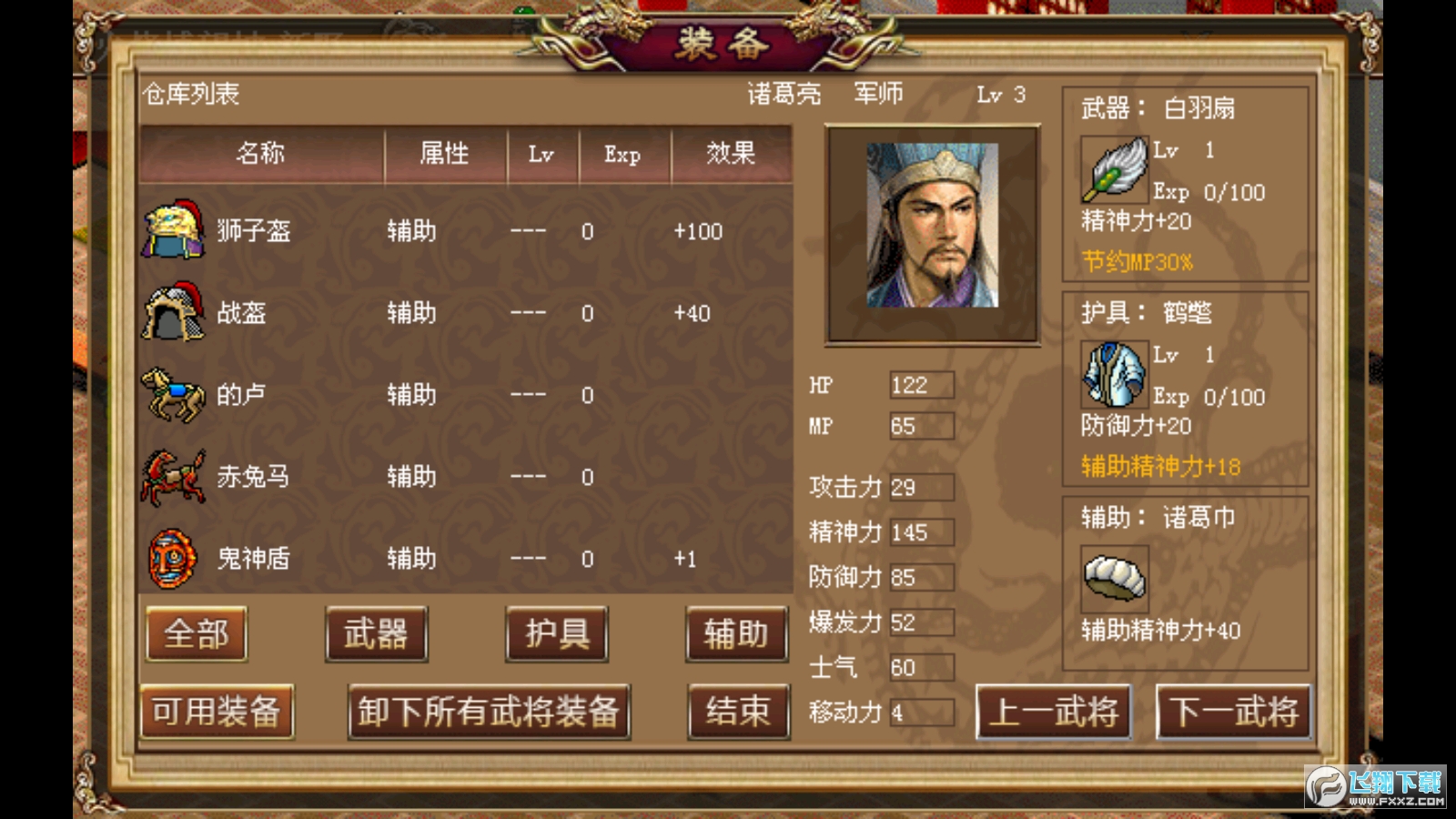Switch to the 武器 weapons filter
This screenshot has height=819, width=1456.
click(376, 634)
